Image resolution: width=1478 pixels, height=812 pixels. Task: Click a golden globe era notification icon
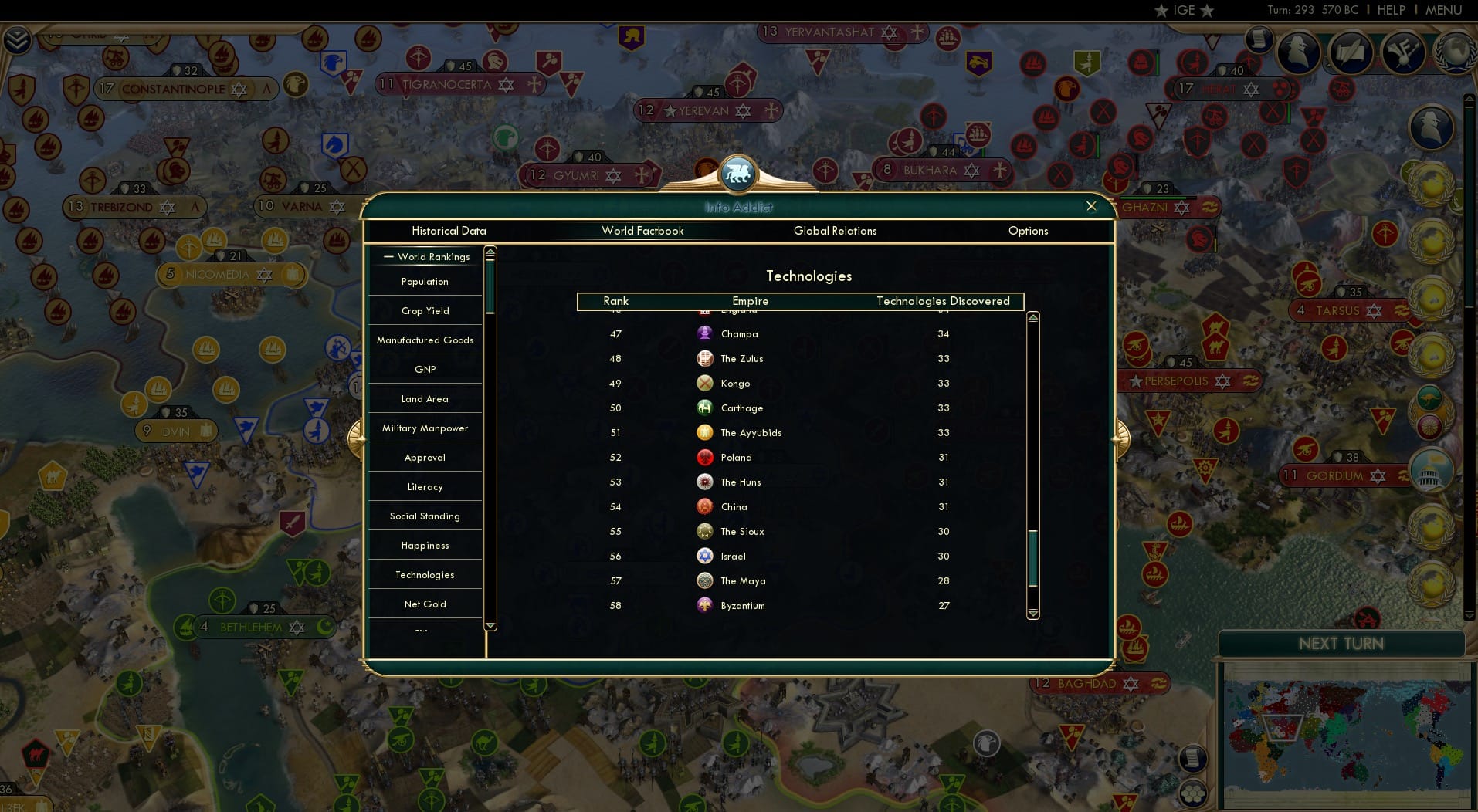1429,182
